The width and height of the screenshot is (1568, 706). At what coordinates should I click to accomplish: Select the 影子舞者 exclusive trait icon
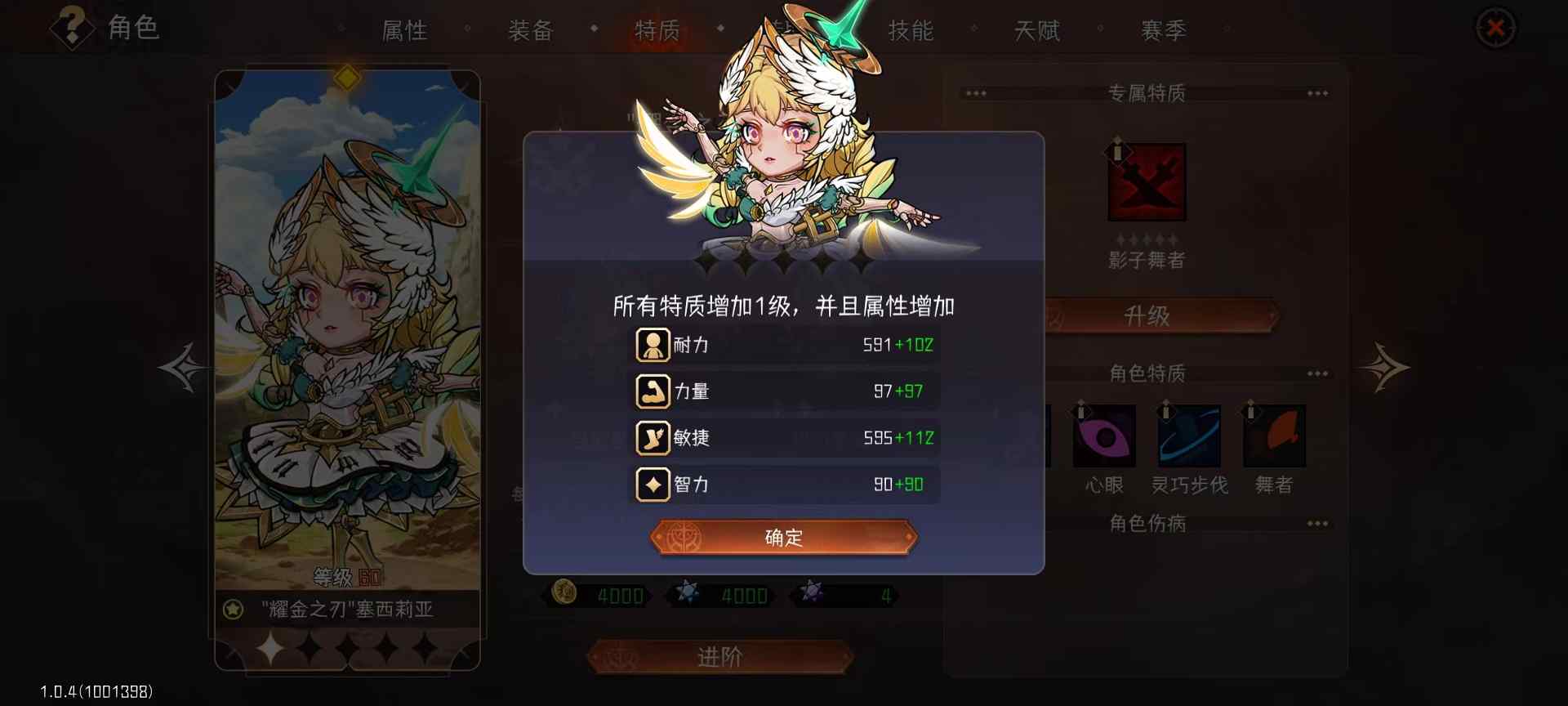(1147, 181)
